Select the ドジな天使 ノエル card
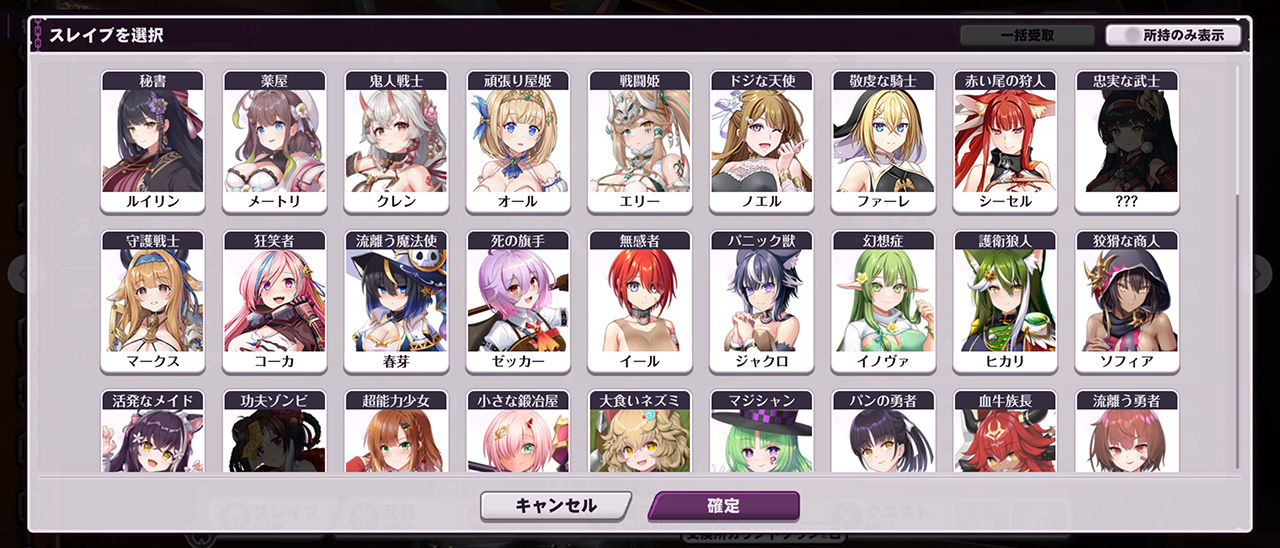Screen dimensions: 1280x548 762,141
